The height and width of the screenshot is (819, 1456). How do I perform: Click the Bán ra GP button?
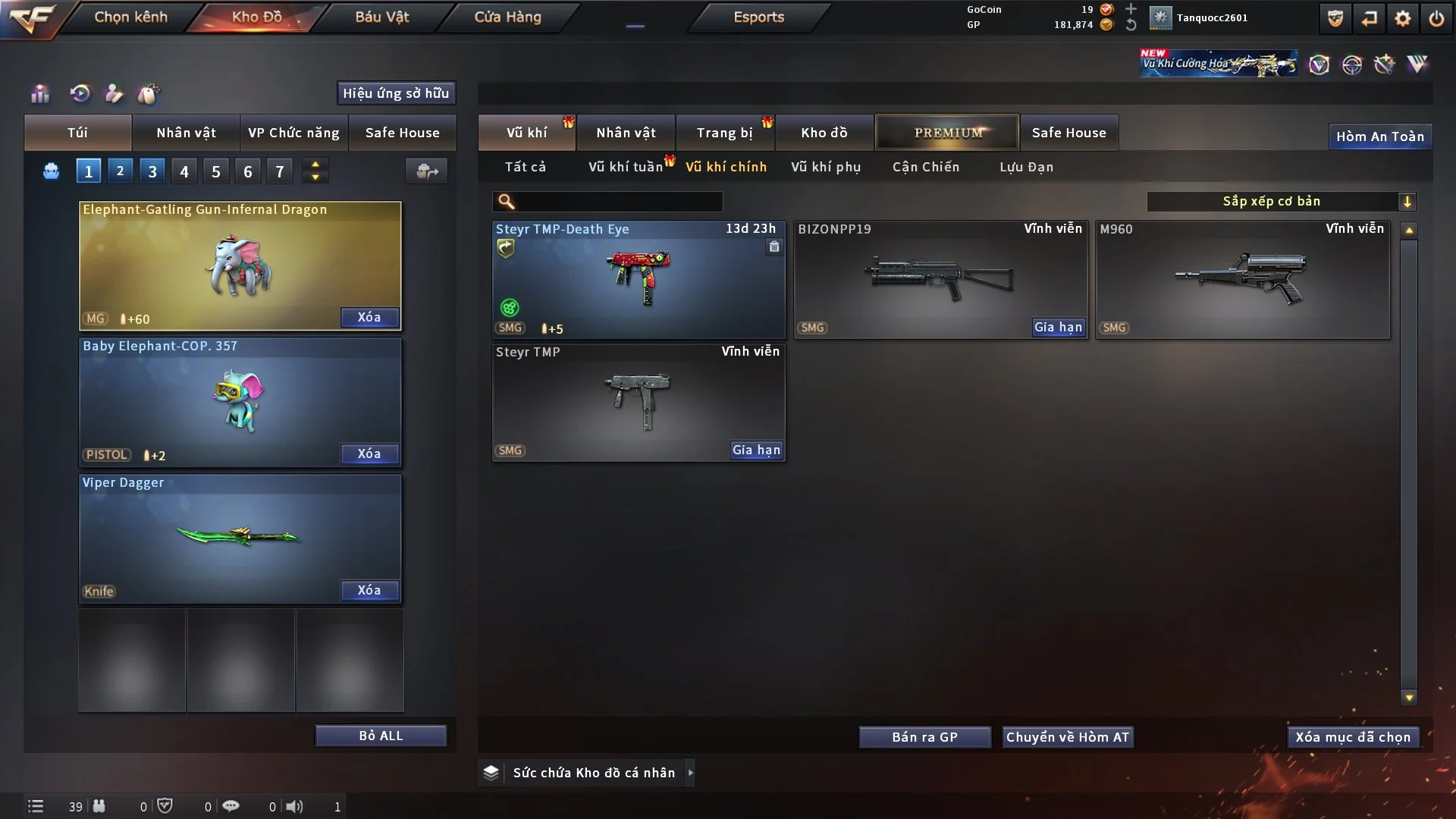tap(924, 737)
